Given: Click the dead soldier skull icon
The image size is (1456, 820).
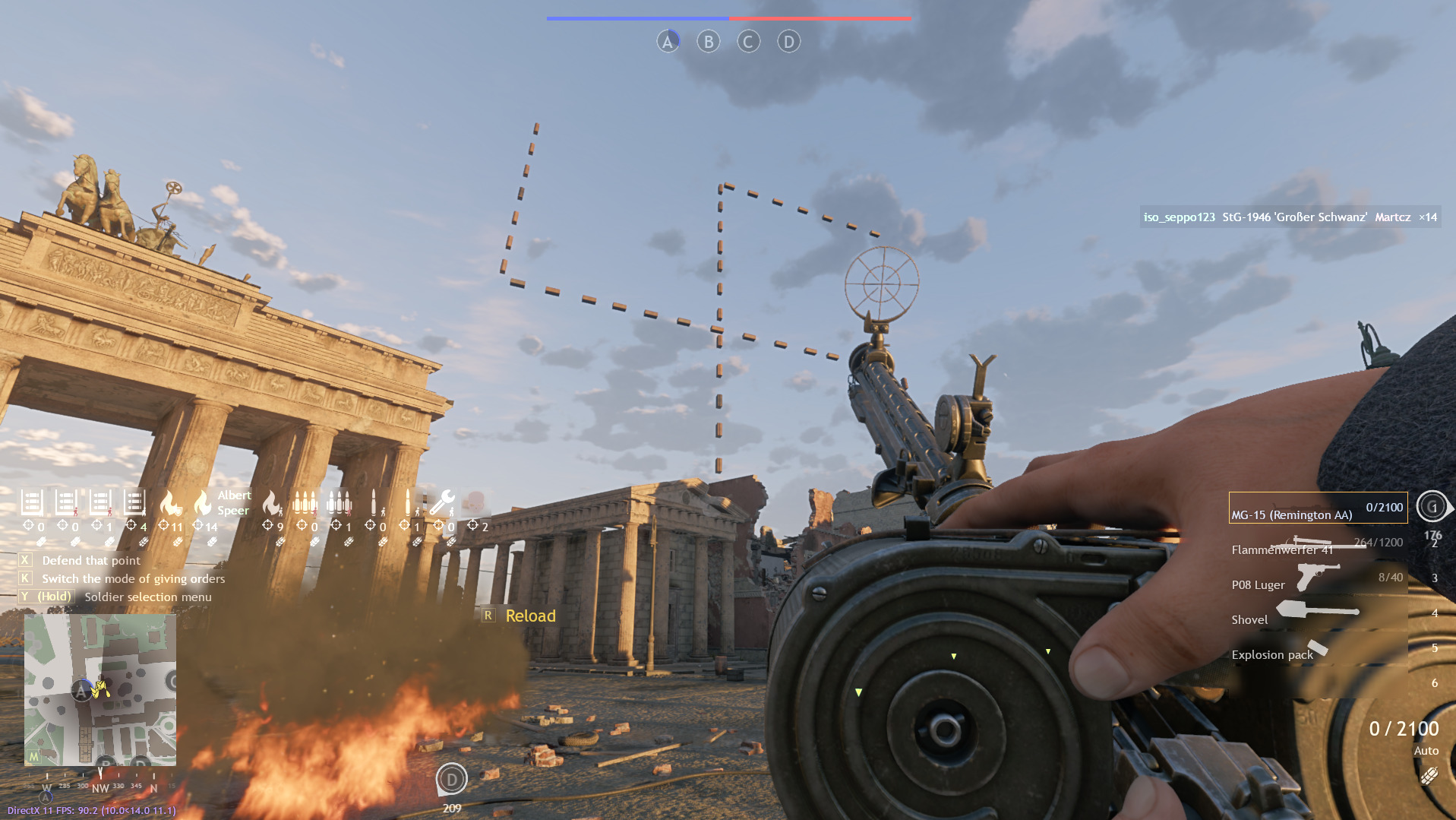Looking at the screenshot, I should click(474, 502).
